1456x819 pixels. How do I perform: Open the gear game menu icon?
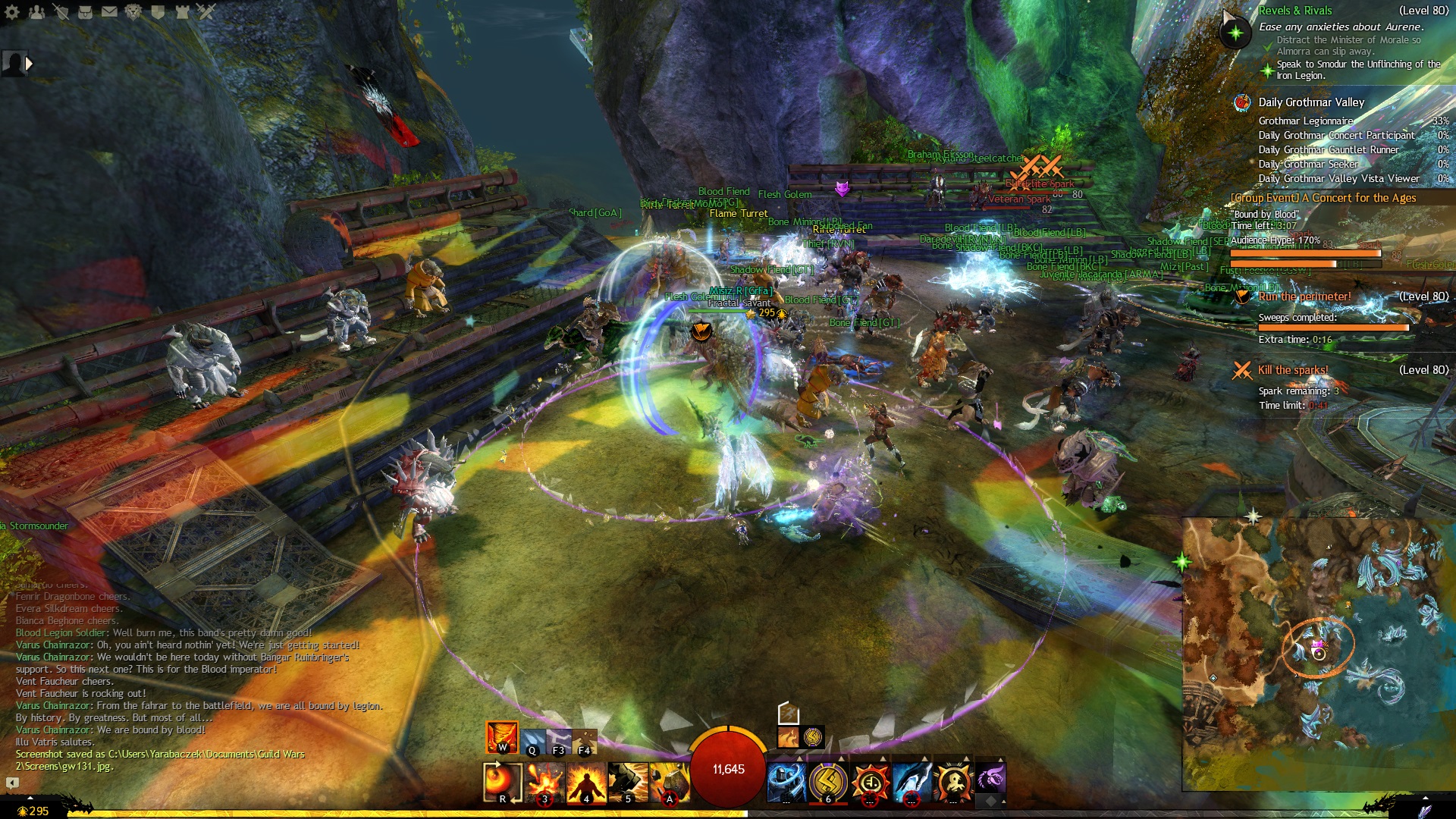pyautogui.click(x=12, y=12)
